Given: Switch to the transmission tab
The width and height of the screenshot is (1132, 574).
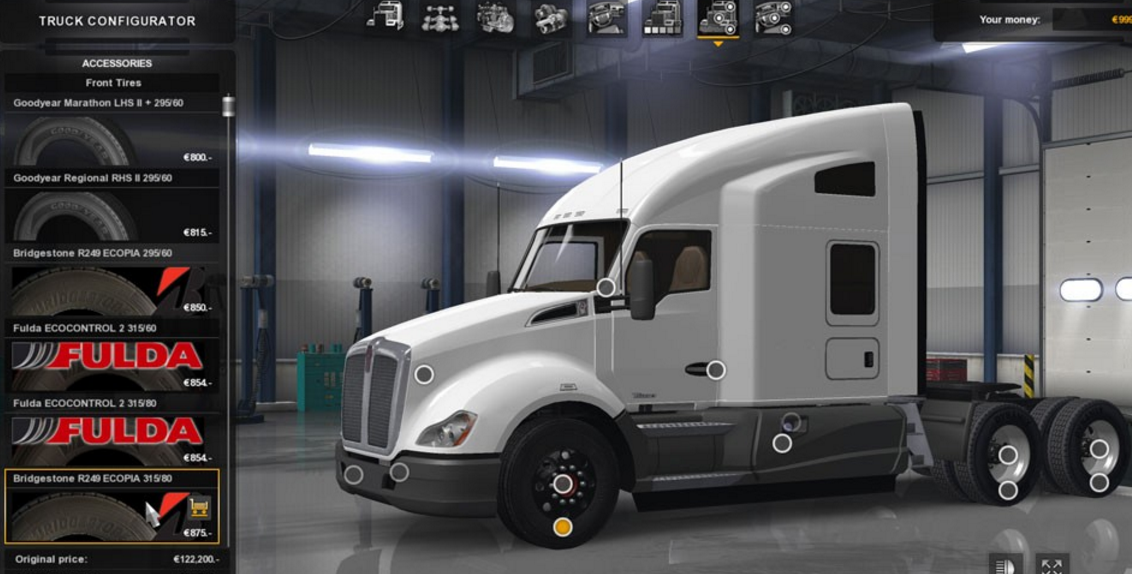Looking at the screenshot, I should click(551, 17).
